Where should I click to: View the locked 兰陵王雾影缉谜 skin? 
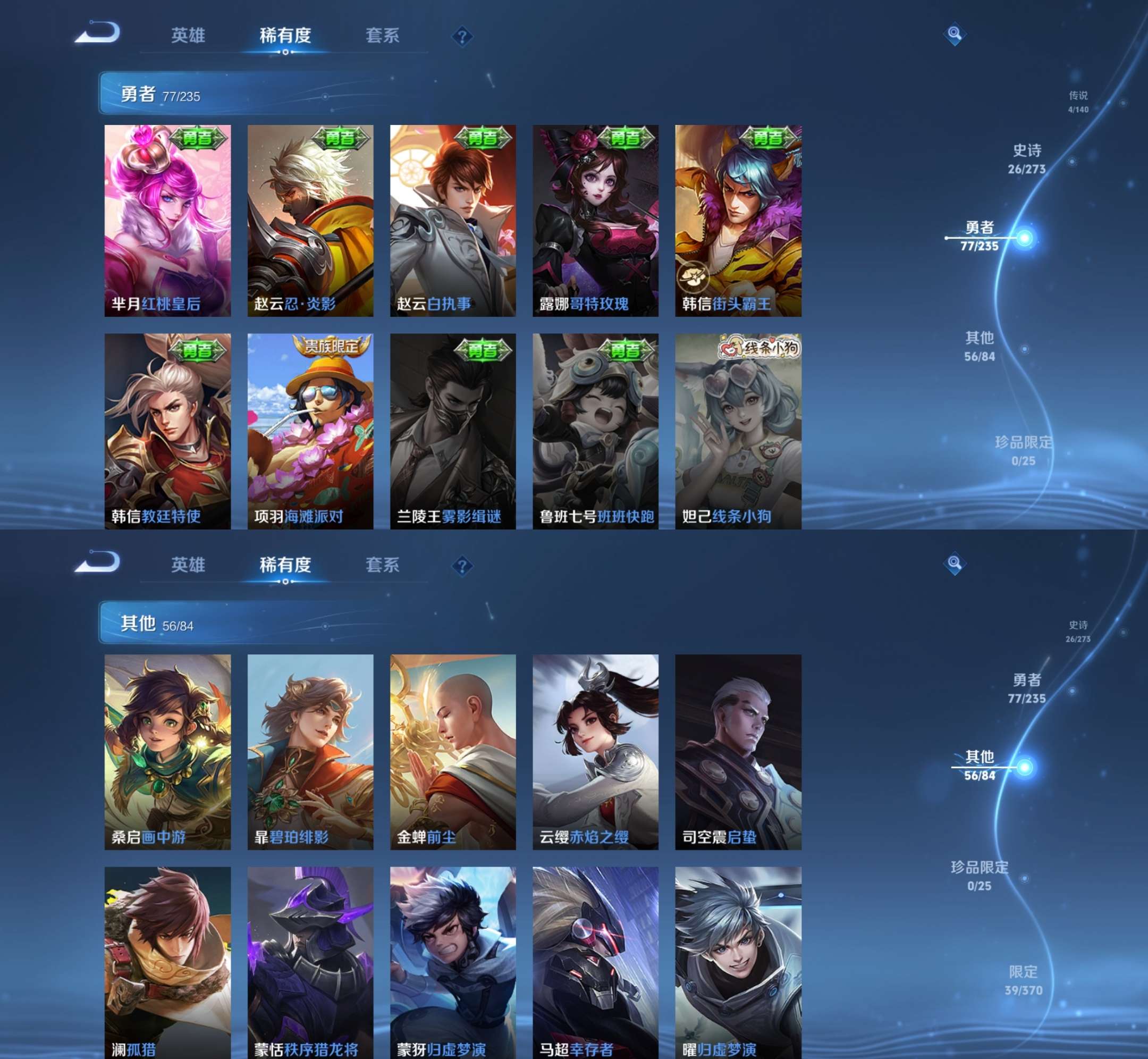click(x=452, y=431)
